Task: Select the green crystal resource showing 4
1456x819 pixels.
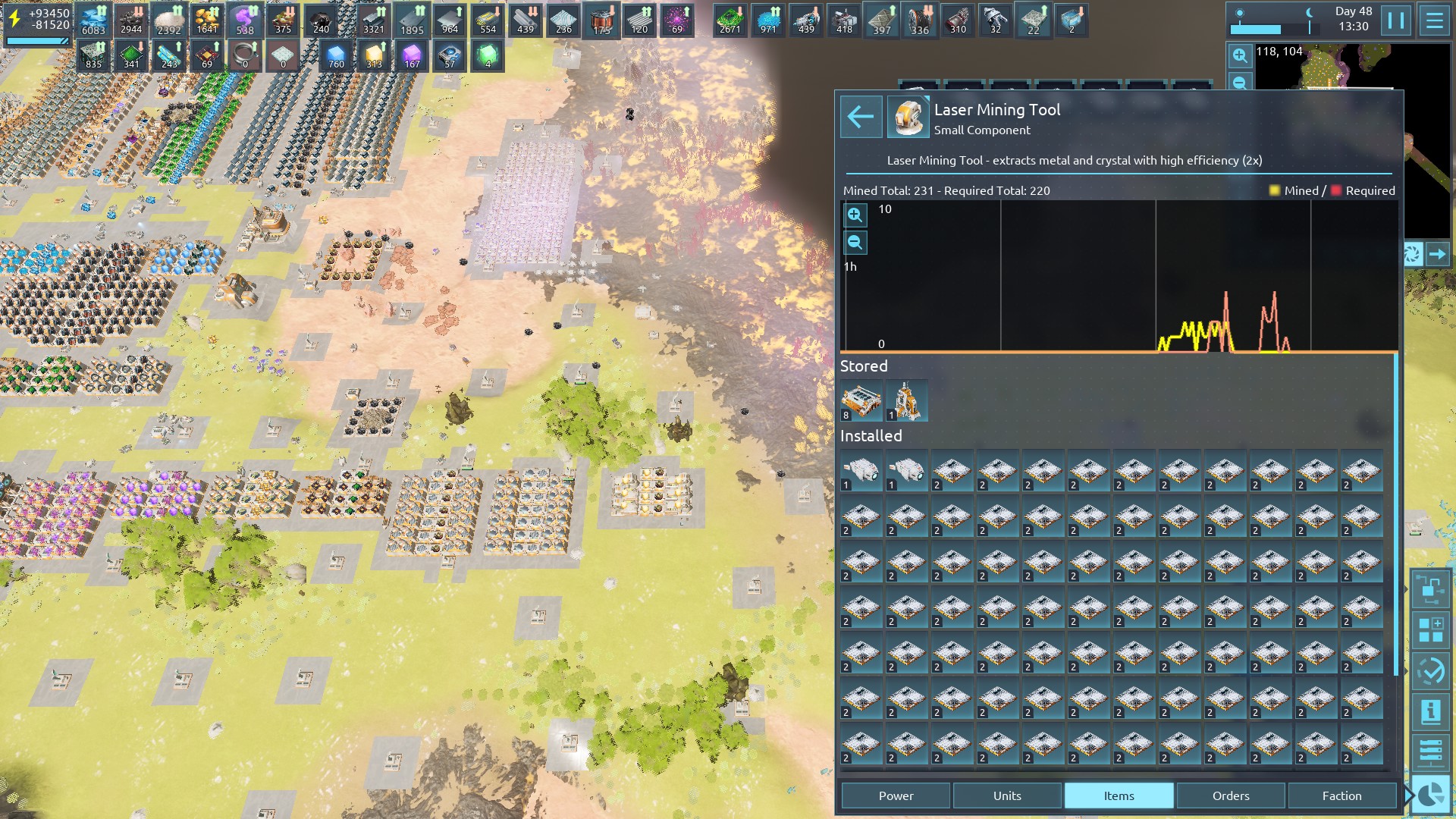Action: click(x=488, y=56)
